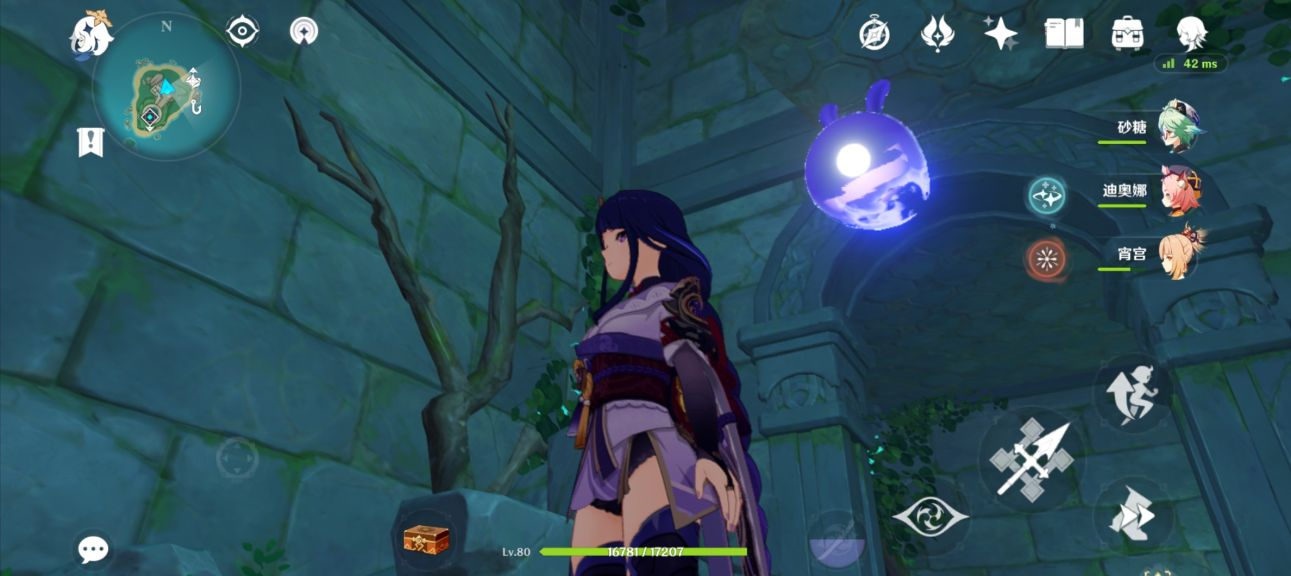The image size is (1291, 576).
Task: Open the chat speech bubble
Action: (x=94, y=548)
